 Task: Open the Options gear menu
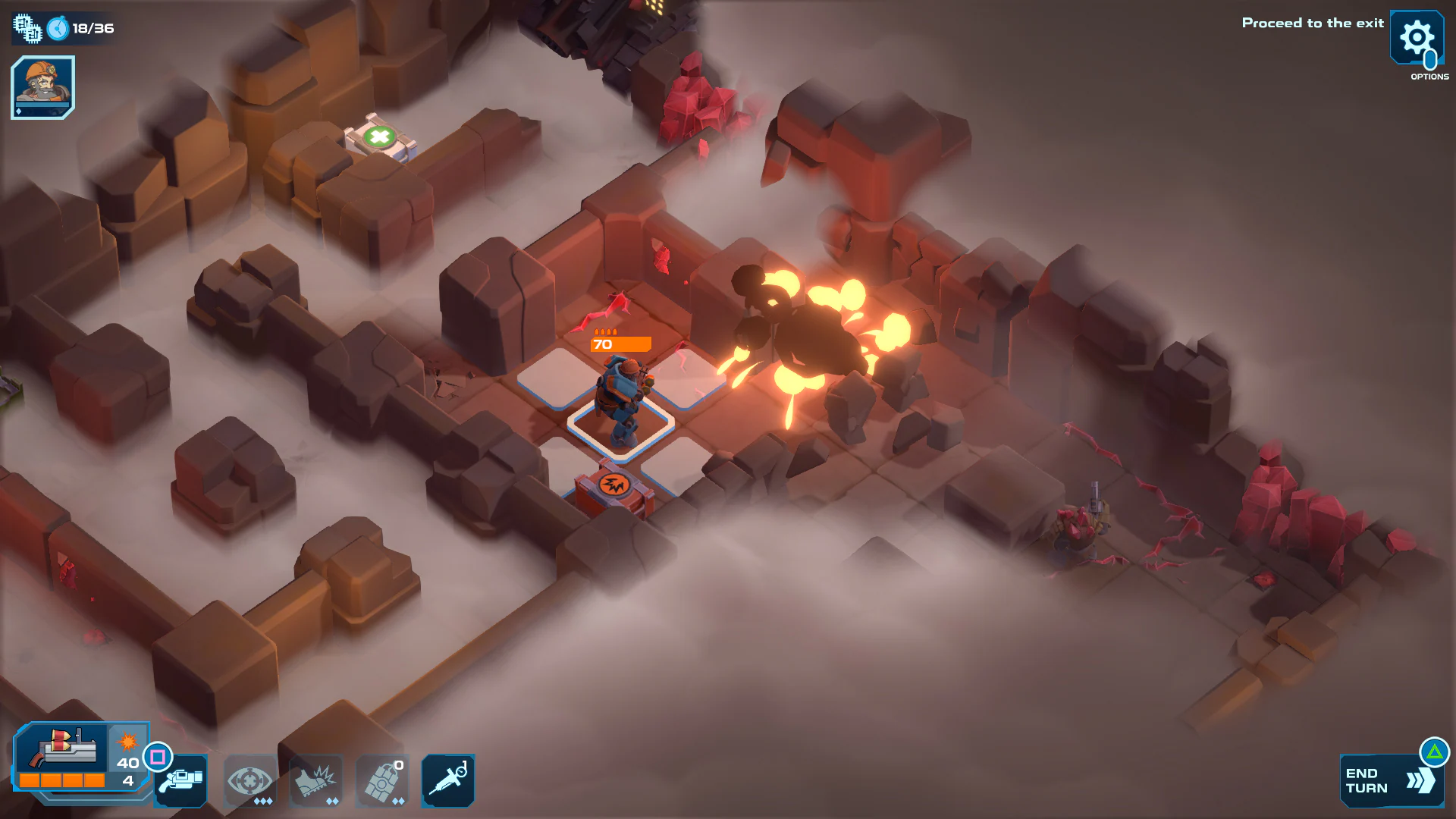(1417, 38)
